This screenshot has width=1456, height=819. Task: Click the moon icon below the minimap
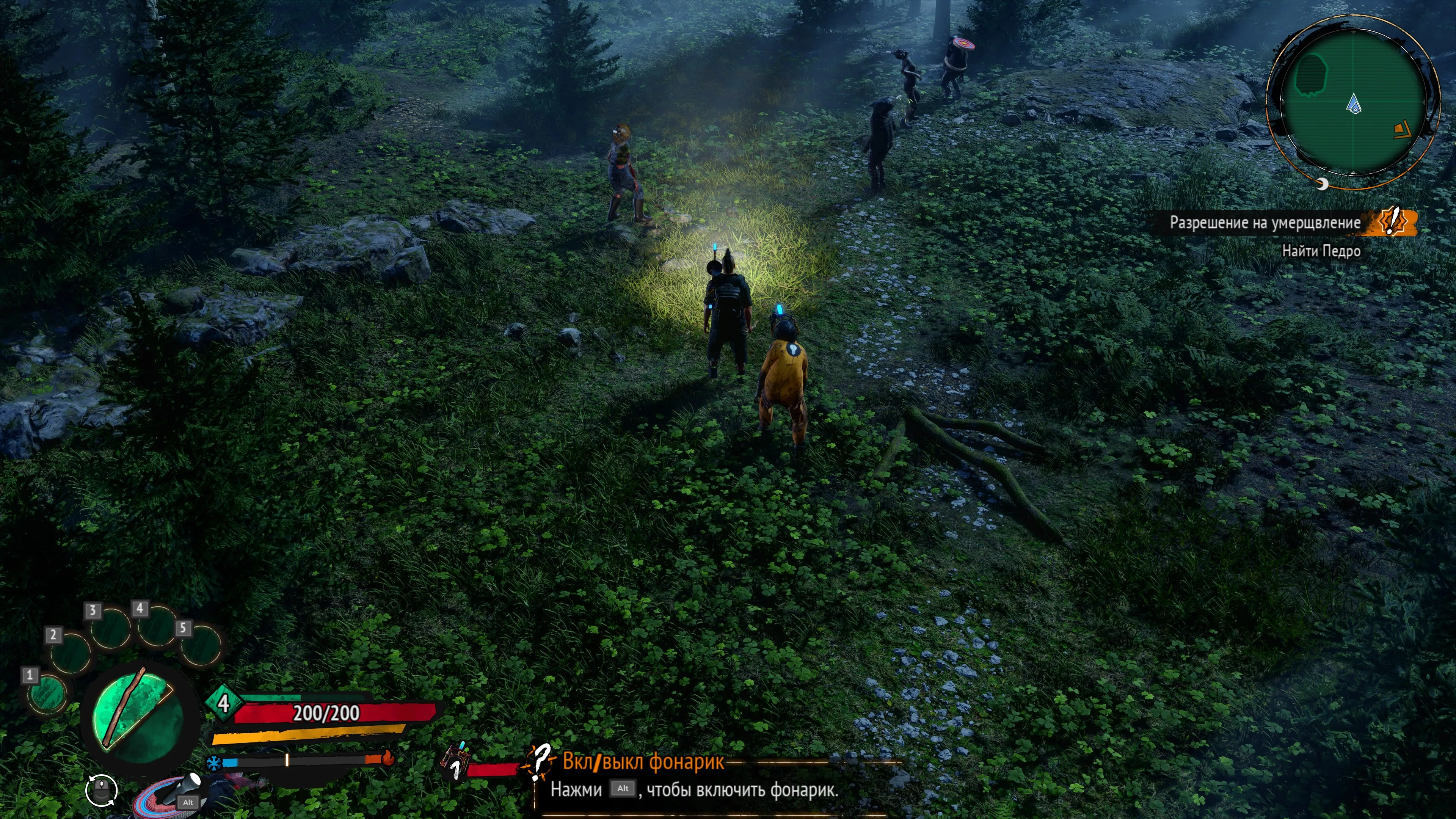click(x=1321, y=184)
